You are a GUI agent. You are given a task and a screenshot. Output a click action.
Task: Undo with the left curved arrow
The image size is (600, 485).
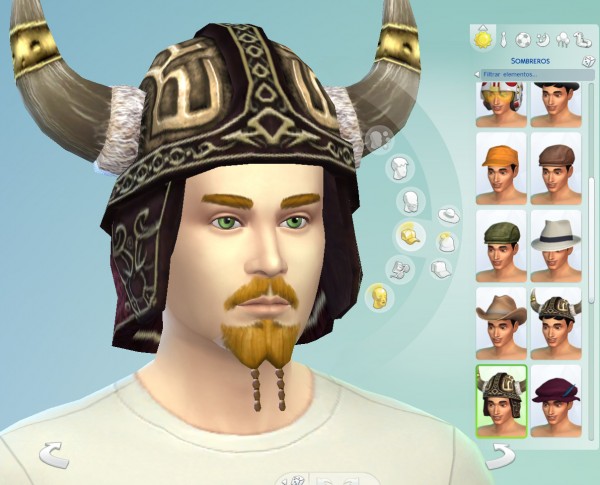(54, 456)
